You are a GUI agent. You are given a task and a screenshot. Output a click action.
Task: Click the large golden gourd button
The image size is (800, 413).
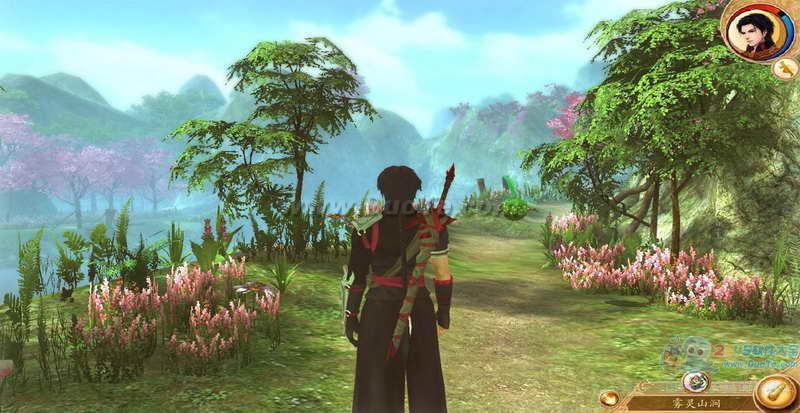[773, 392]
